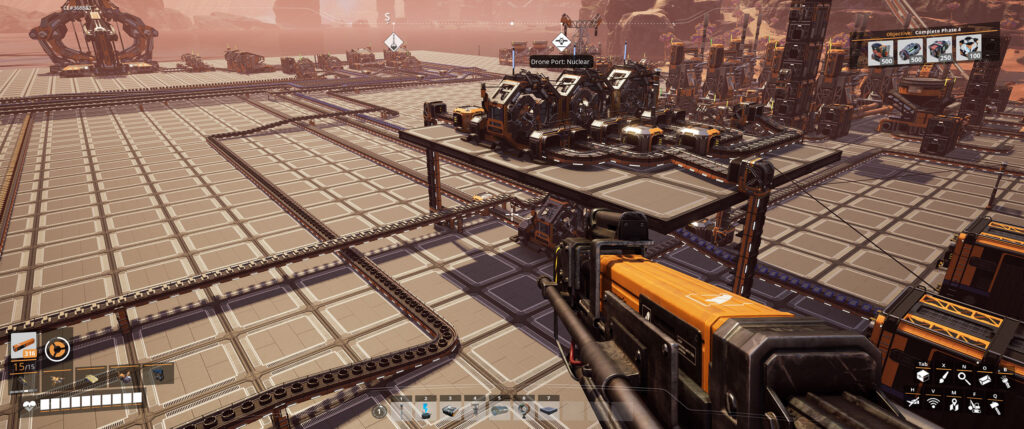Viewport: 1024px width, 429px height.
Task: Choose the blue lightning power hotbar slot
Action: point(426,410)
